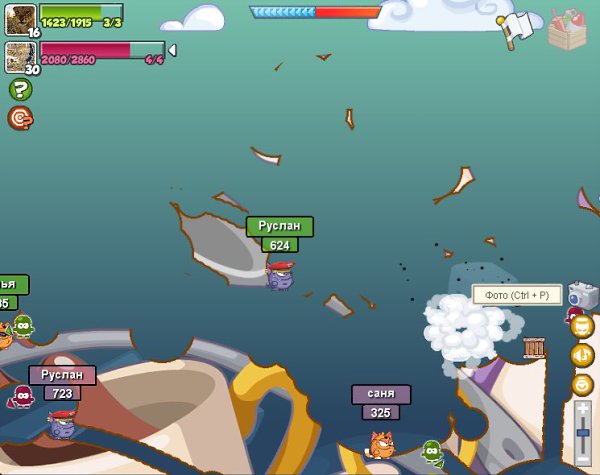
Task: Click the white surrender flag icon
Action: tap(517, 28)
